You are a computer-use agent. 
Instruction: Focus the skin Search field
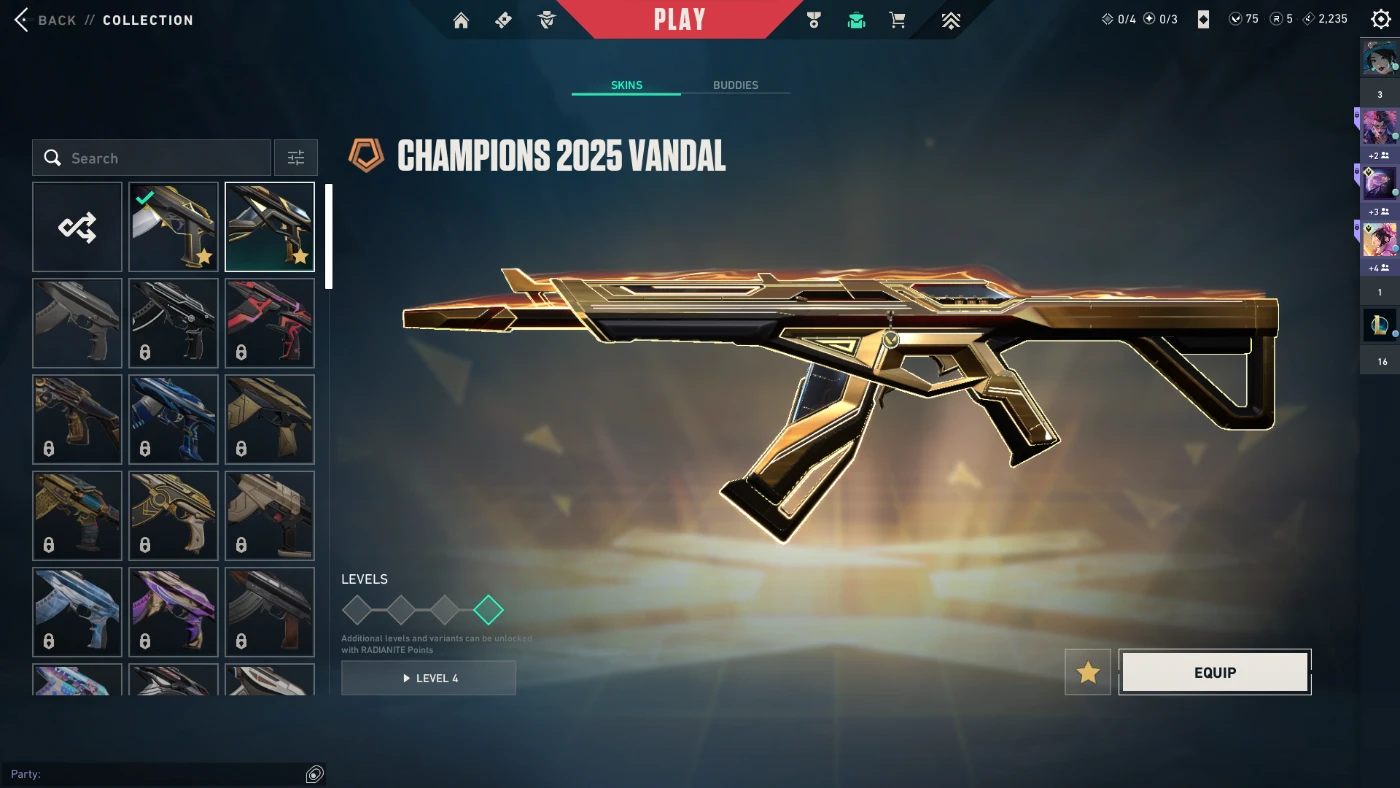tap(160, 158)
